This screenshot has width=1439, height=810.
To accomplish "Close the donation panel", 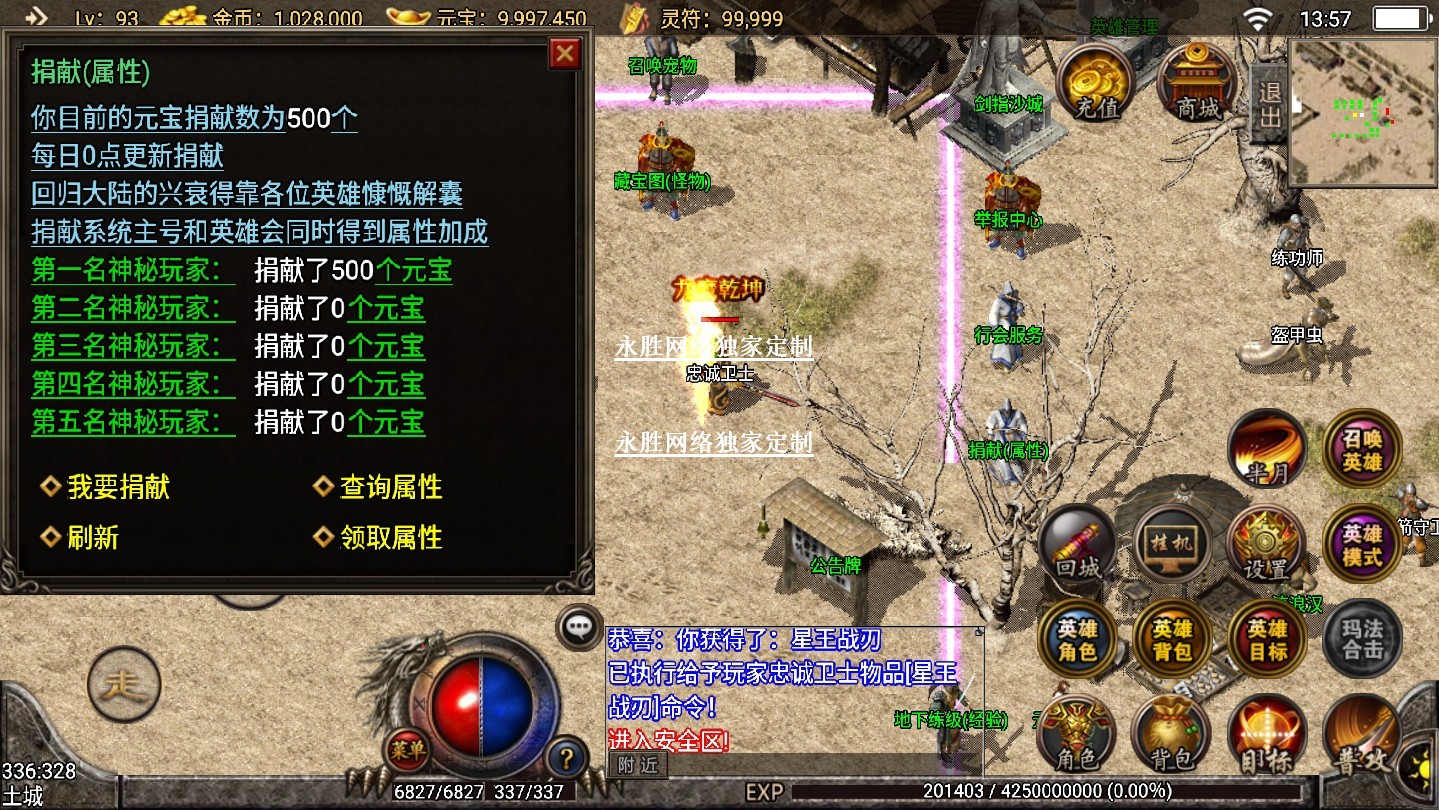I will tap(565, 54).
